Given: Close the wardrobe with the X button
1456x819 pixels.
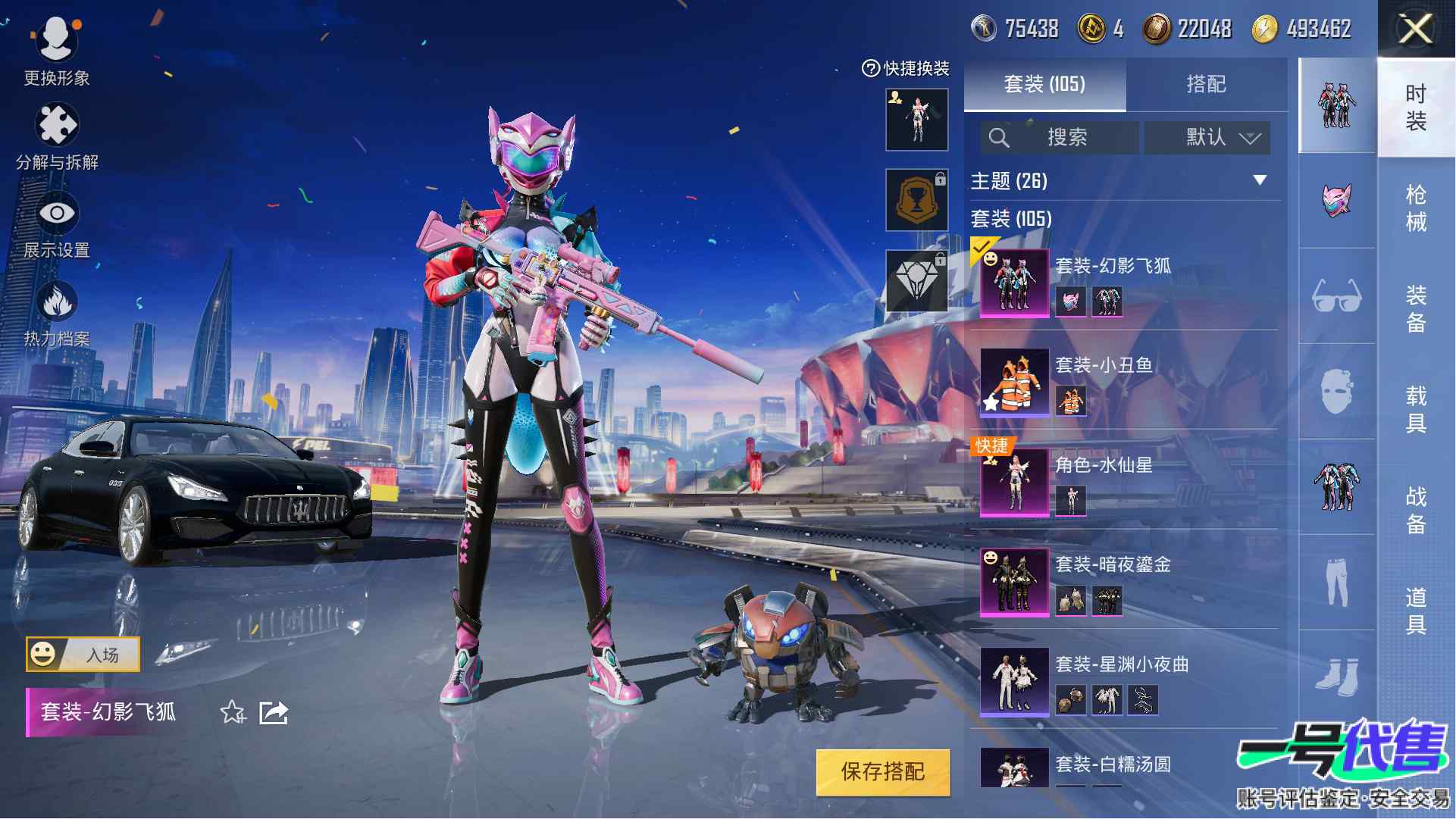Looking at the screenshot, I should (1415, 30).
